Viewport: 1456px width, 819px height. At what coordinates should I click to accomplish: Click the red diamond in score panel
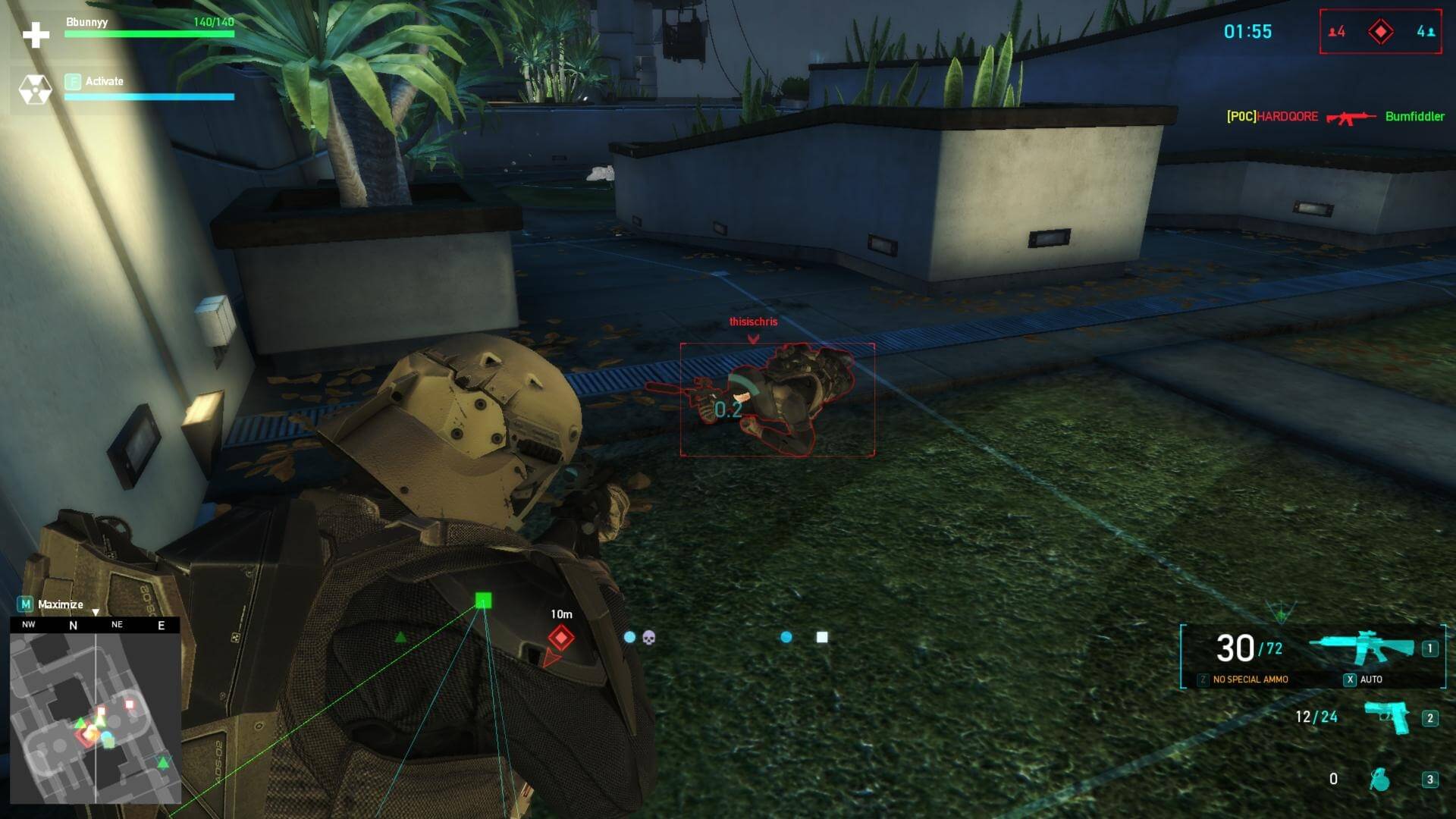1380,32
